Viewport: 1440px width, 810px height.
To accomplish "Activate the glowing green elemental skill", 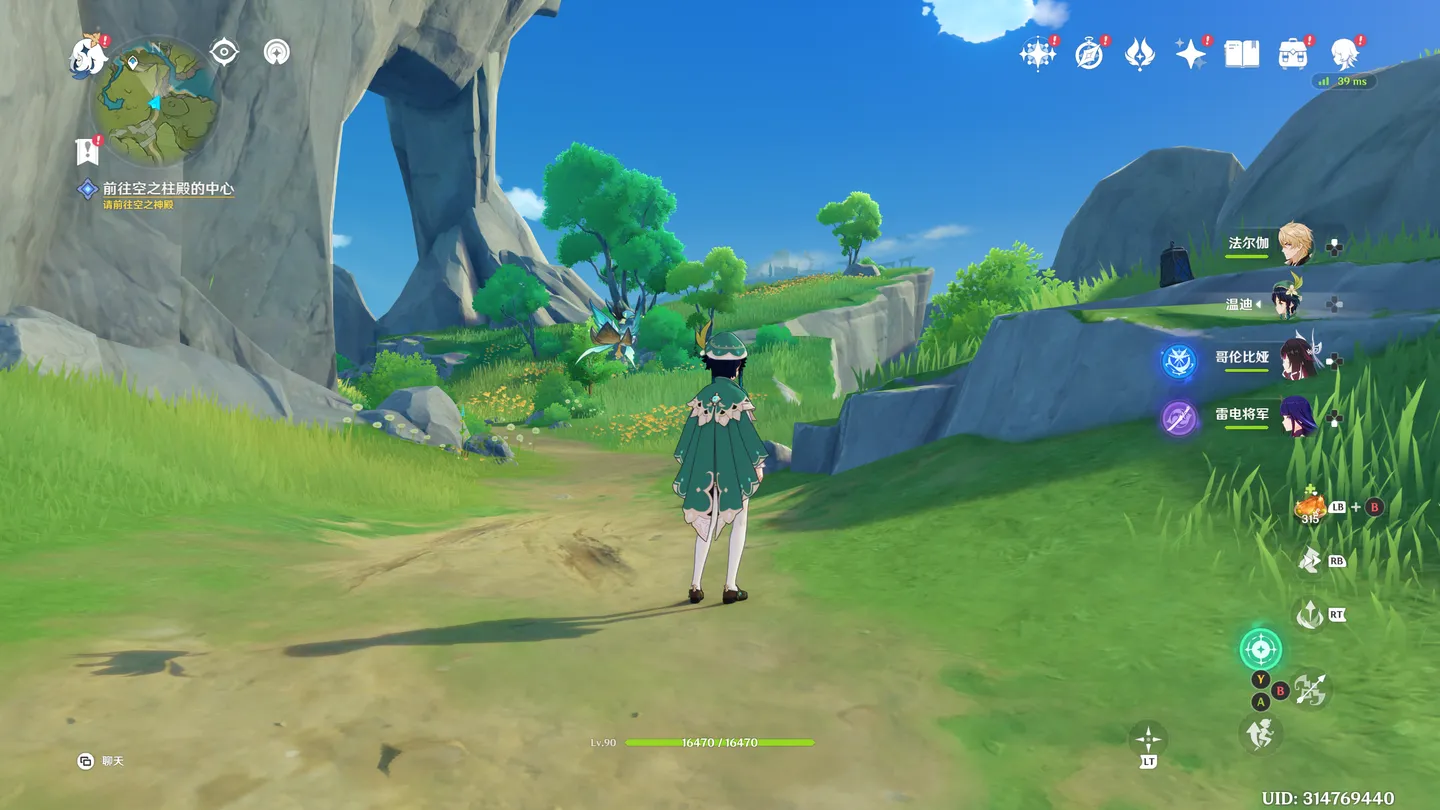I will click(x=1260, y=649).
